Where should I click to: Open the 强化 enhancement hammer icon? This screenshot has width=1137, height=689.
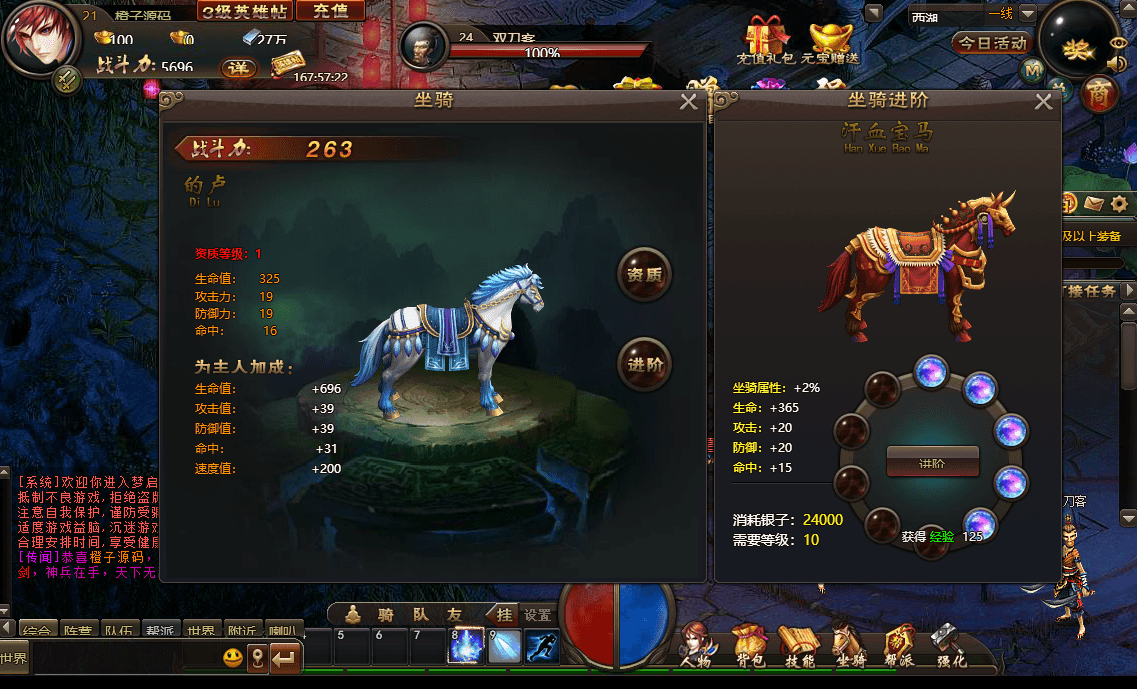pyautogui.click(x=949, y=646)
